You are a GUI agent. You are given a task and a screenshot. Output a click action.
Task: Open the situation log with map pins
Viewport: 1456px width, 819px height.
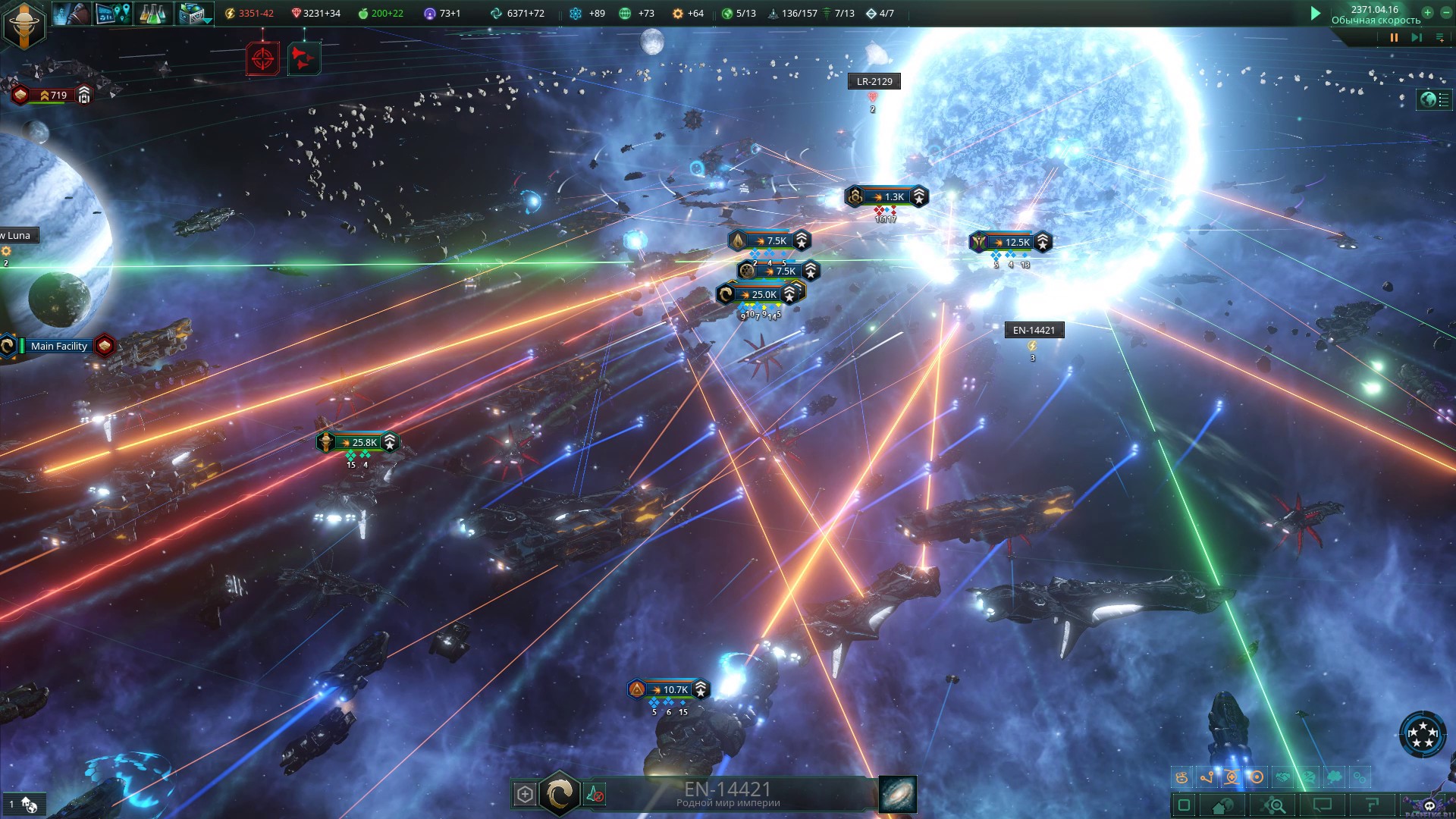pos(113,13)
